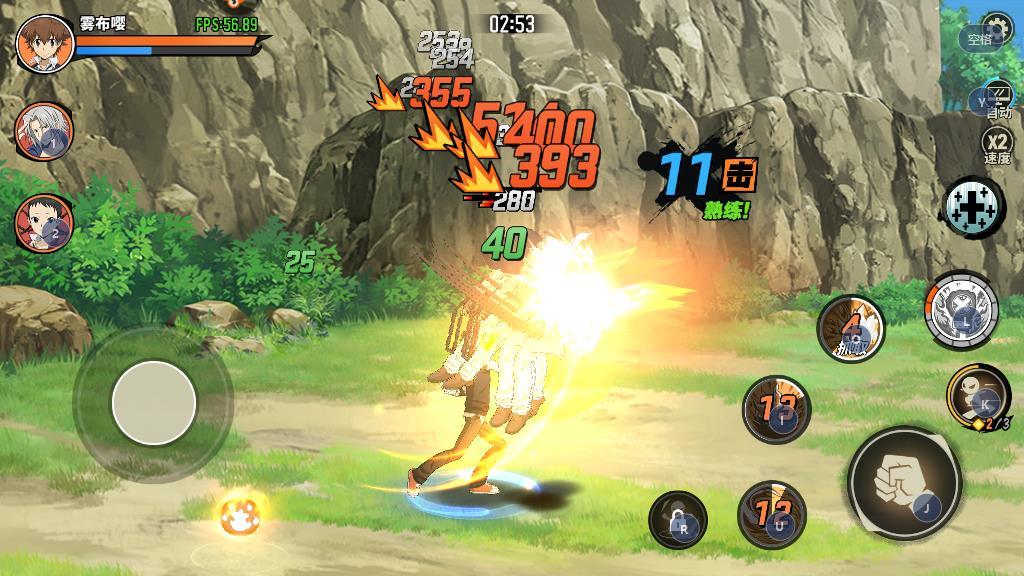The height and width of the screenshot is (576, 1024).
Task: Activate the skill with the 2/3 charge counter
Action: point(977,394)
